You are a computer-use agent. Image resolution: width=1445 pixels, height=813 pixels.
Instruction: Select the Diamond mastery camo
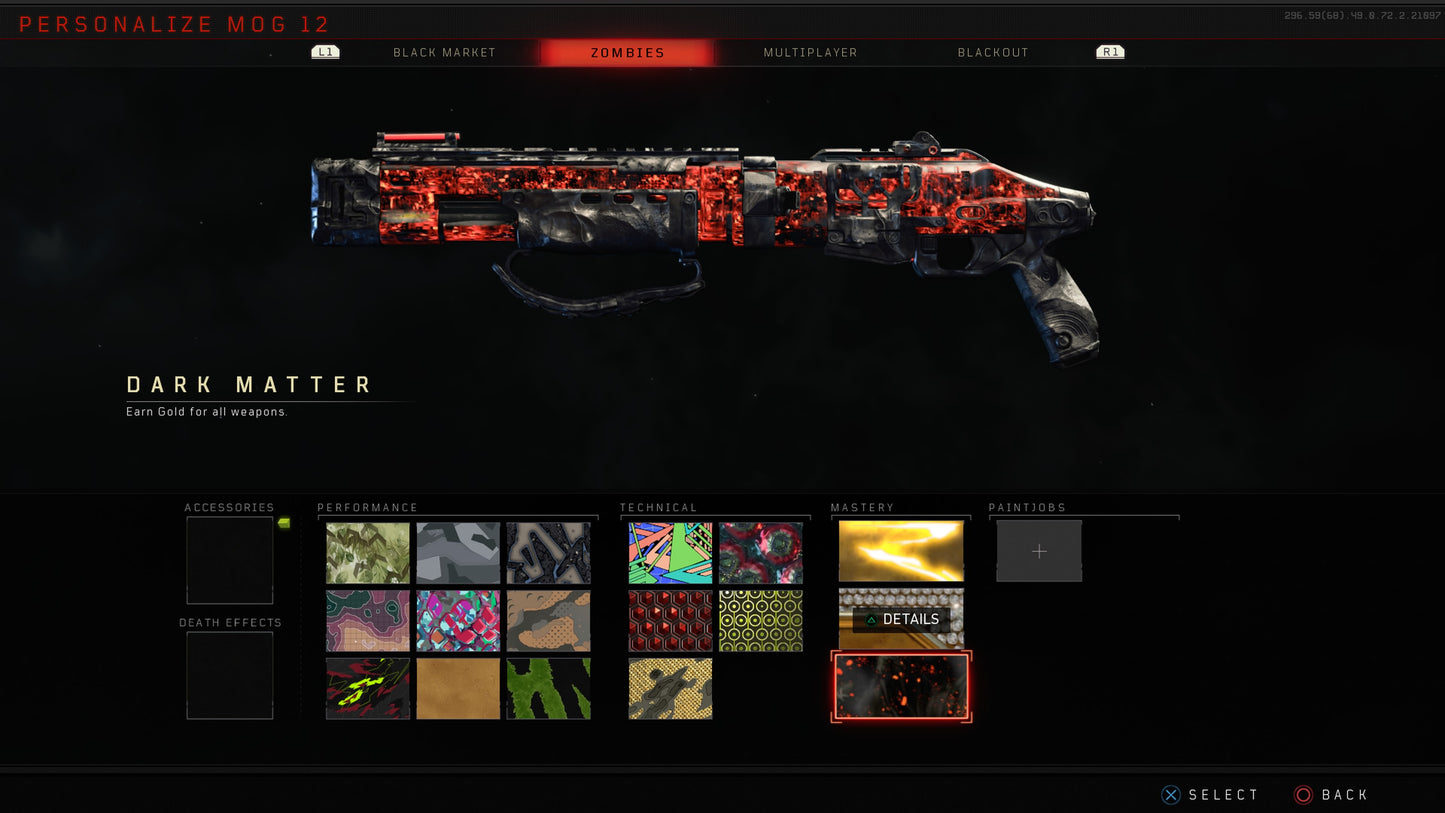coord(901,619)
